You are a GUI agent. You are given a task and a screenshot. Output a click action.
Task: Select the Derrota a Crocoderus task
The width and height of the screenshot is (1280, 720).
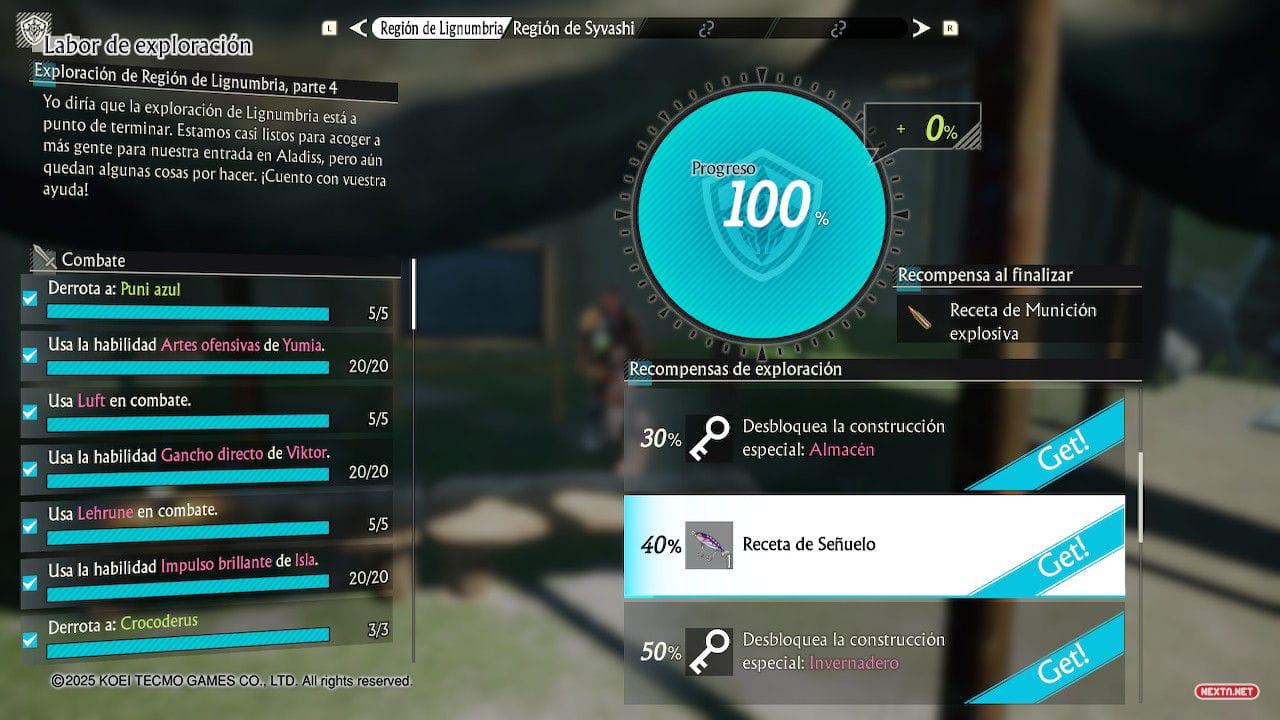pos(208,632)
